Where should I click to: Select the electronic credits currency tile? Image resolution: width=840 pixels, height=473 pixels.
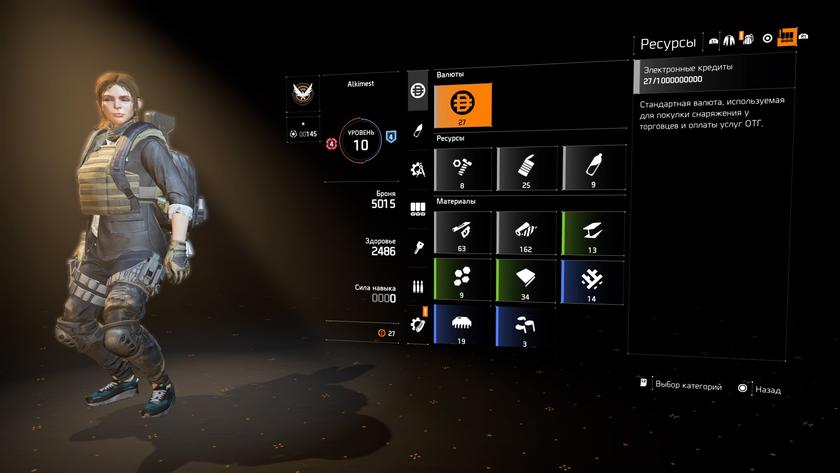coord(463,105)
